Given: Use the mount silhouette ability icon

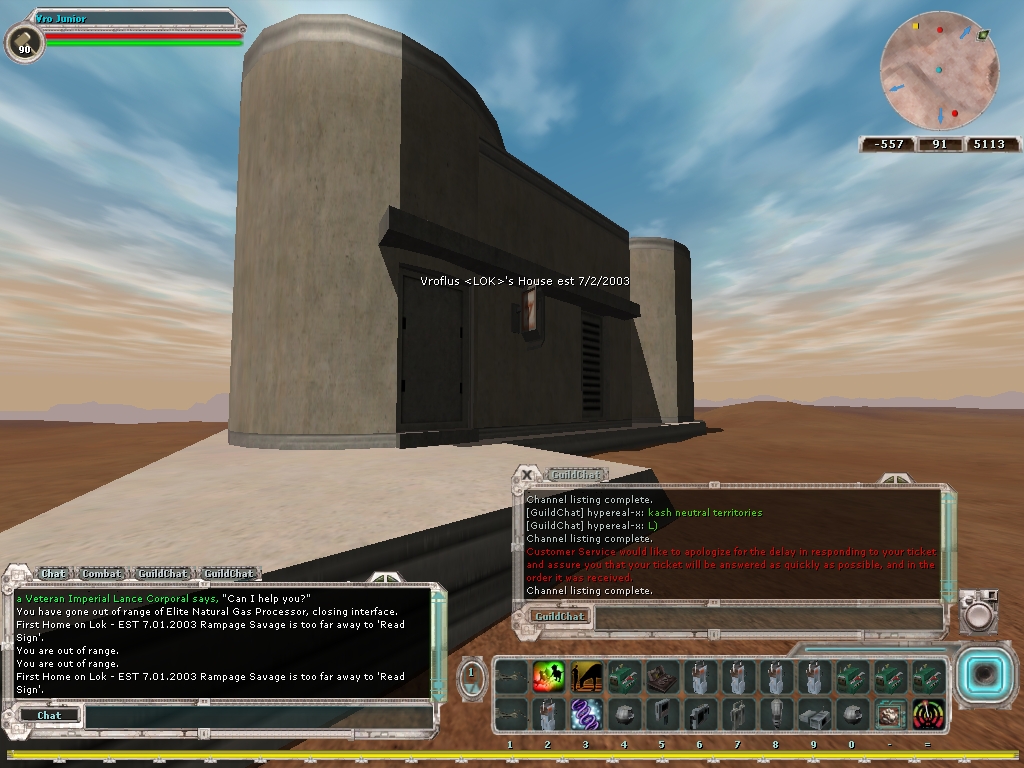Looking at the screenshot, I should tap(586, 677).
